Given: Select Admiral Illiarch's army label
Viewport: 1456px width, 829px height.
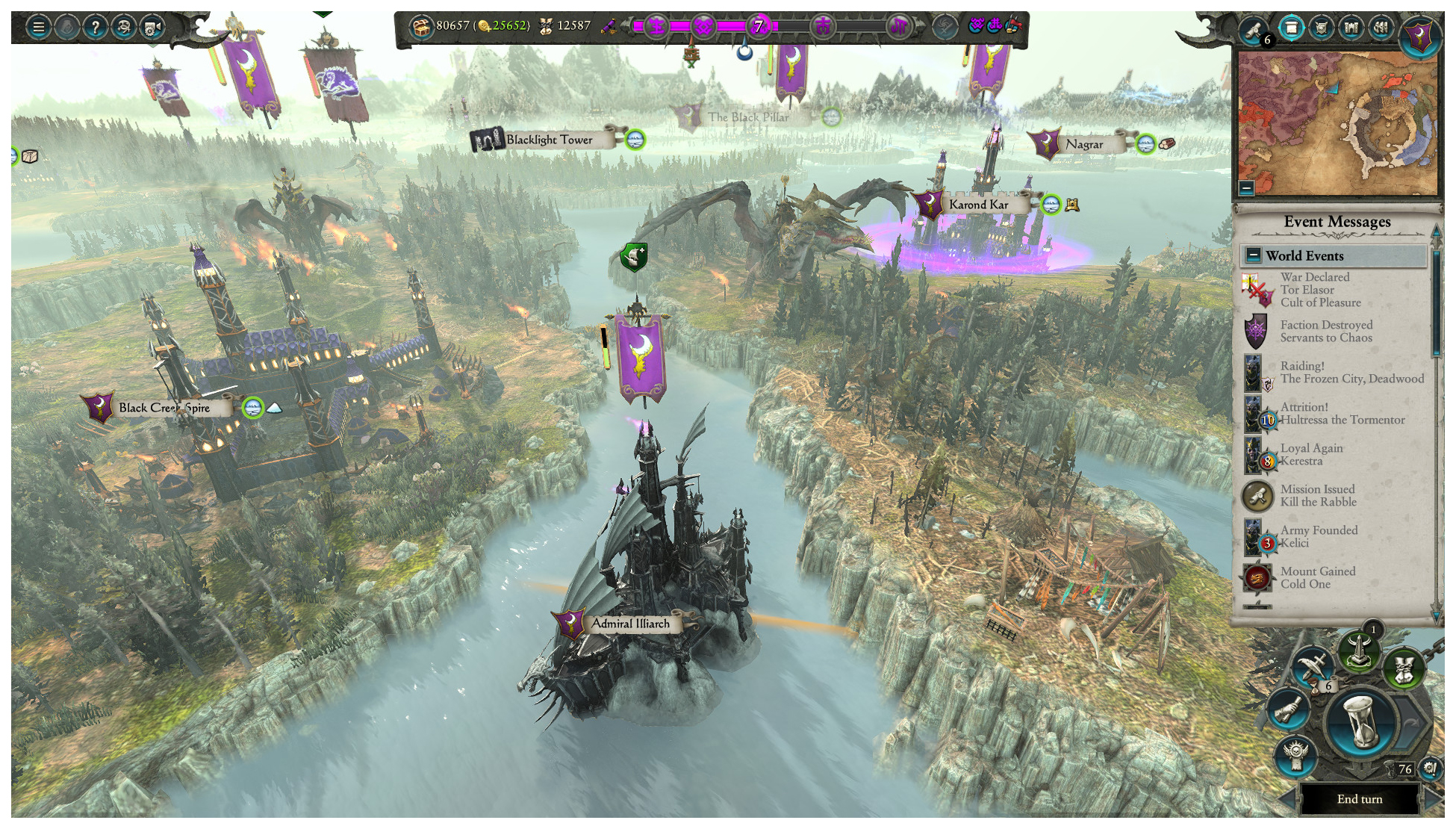Looking at the screenshot, I should (630, 624).
